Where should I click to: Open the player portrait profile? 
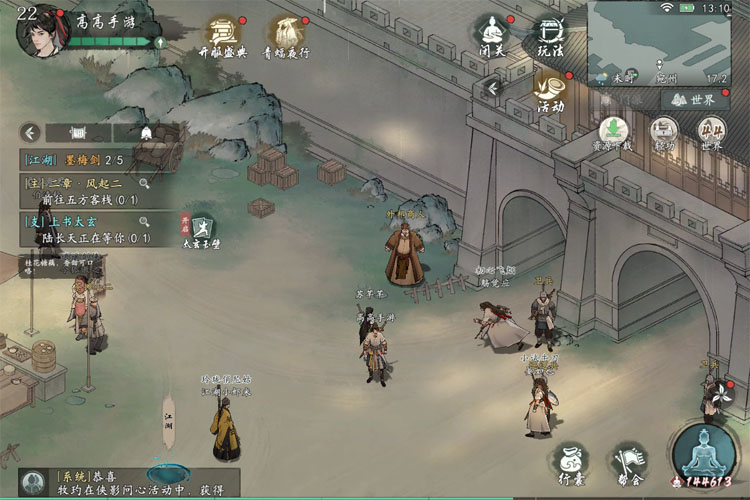[x=38, y=32]
